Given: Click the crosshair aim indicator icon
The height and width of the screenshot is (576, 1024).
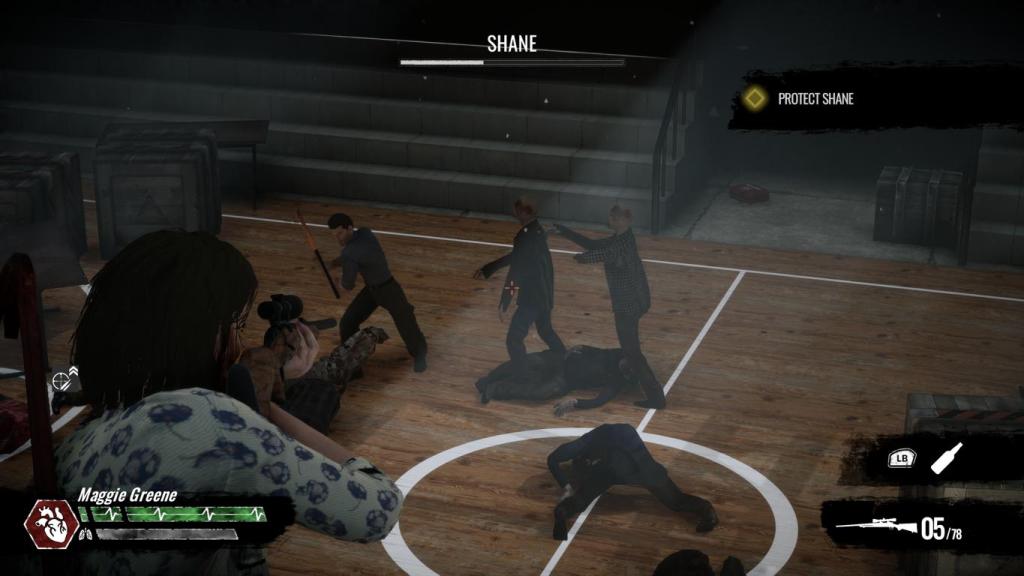Looking at the screenshot, I should (x=64, y=379).
